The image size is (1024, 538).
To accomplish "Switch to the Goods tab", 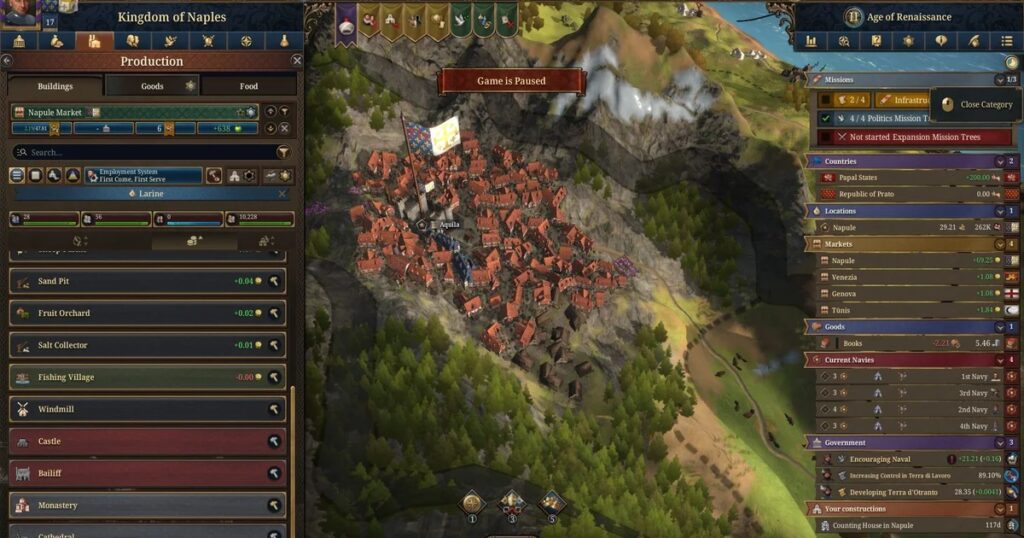I will (x=152, y=86).
